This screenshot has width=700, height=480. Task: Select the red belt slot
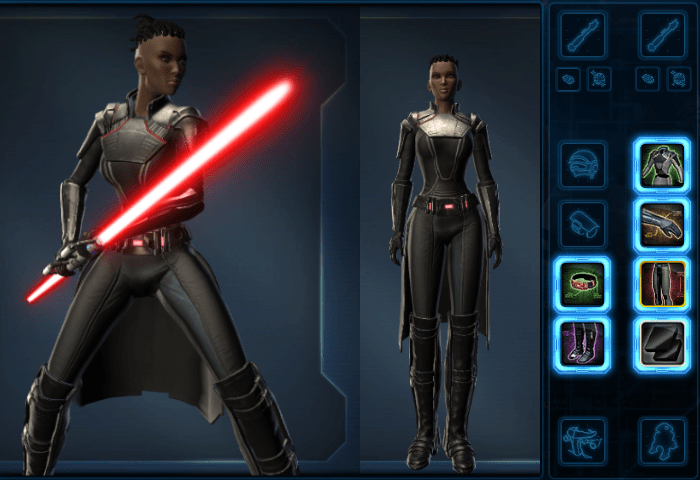582,283
